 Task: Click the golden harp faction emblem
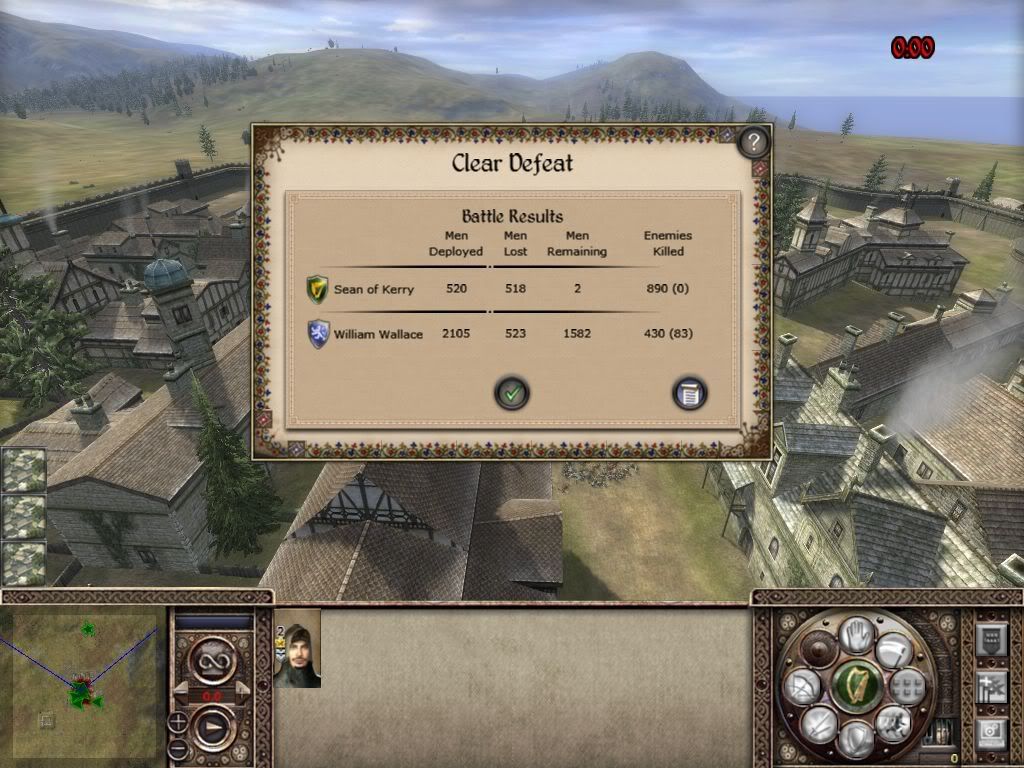click(856, 686)
